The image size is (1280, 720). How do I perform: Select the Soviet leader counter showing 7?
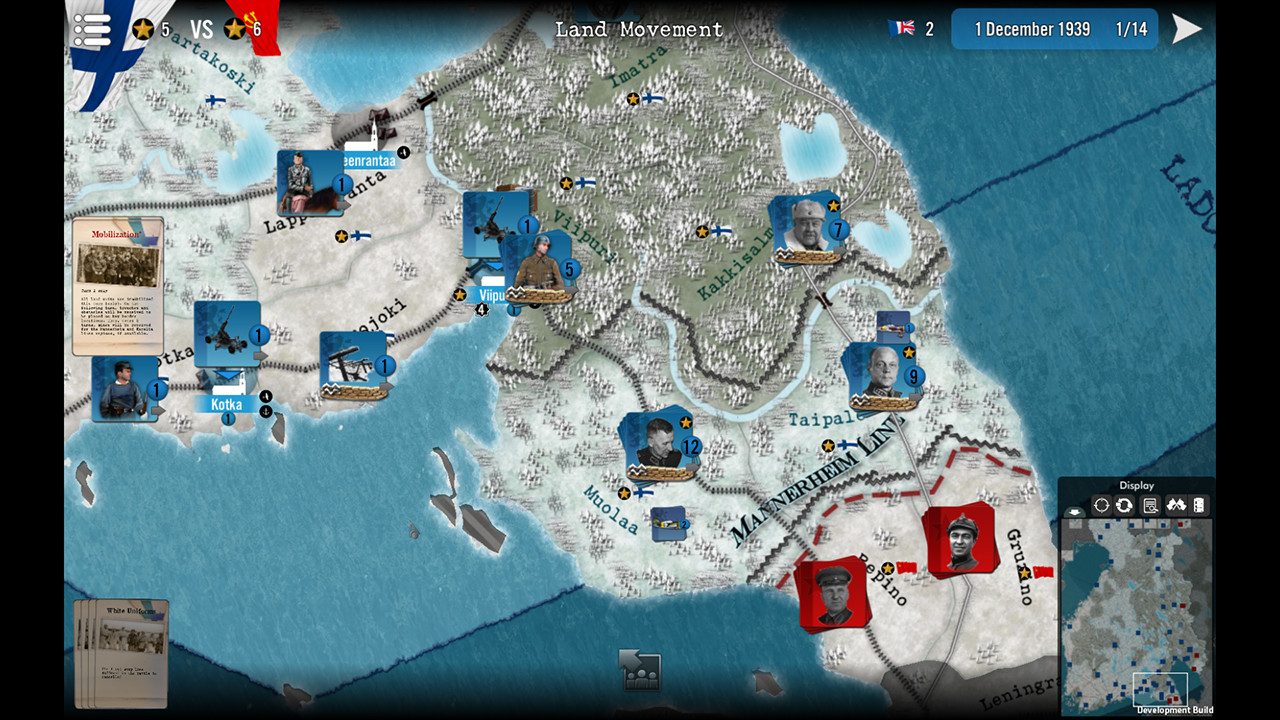point(808,228)
